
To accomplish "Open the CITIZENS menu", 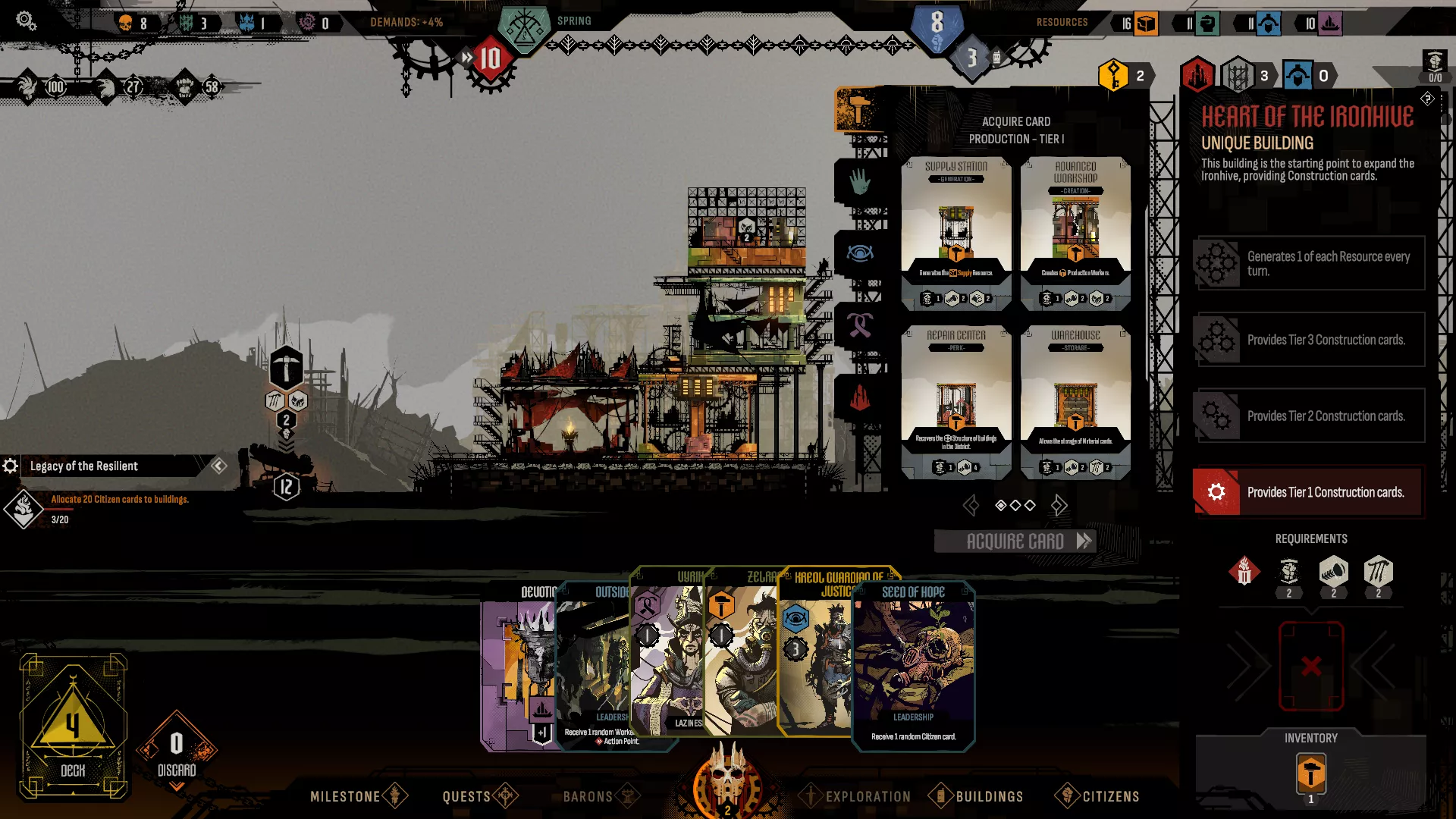I will point(1109,796).
